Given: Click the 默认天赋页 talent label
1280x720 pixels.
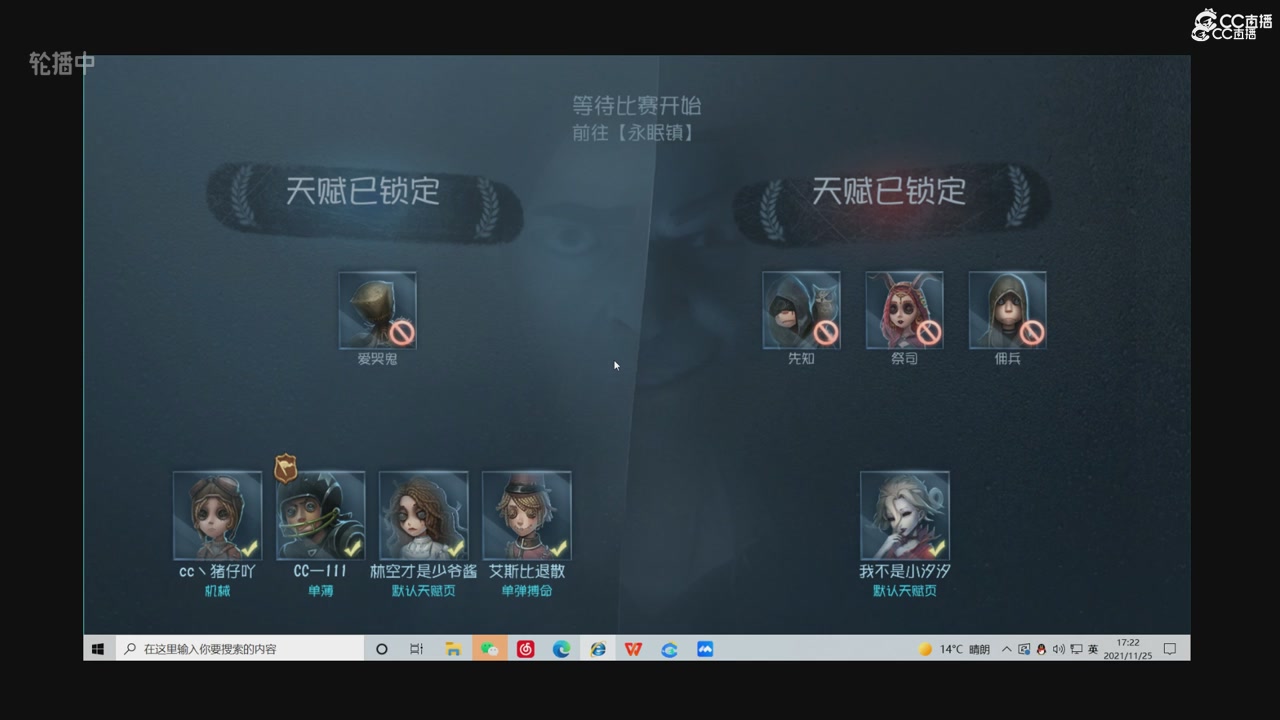Looking at the screenshot, I should pyautogui.click(x=423, y=590).
